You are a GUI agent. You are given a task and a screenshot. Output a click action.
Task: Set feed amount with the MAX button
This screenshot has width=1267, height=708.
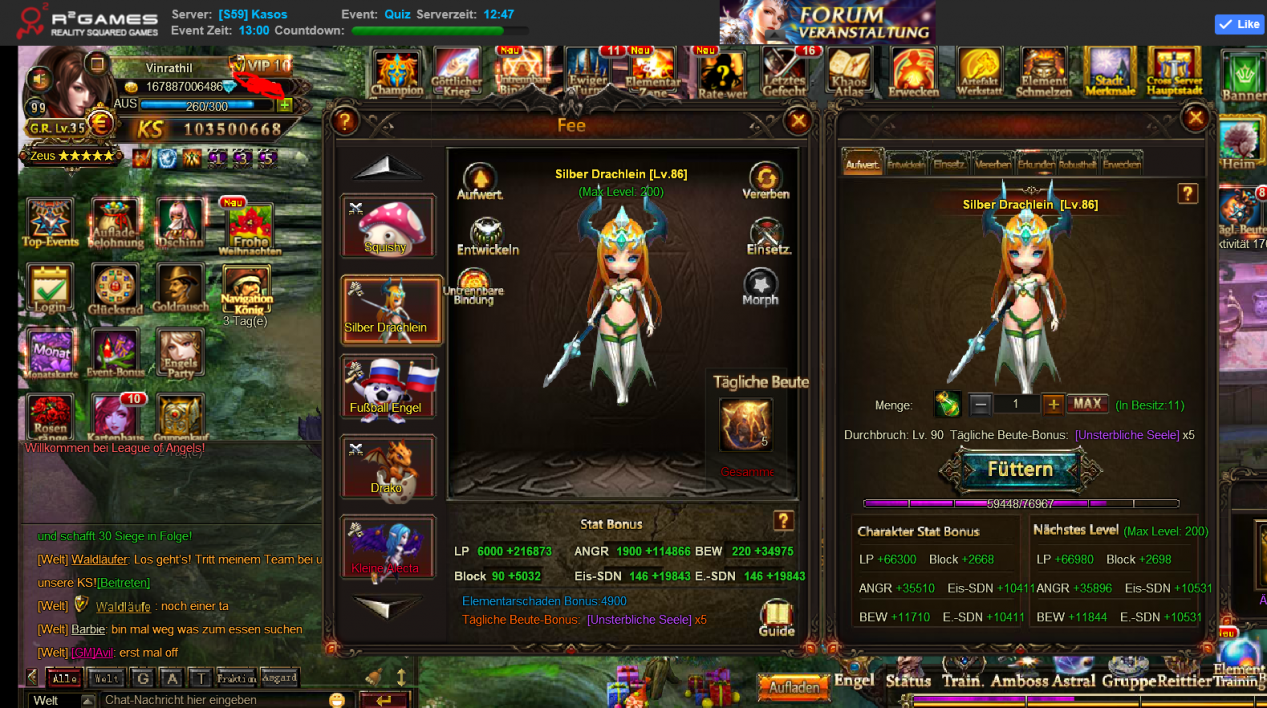coord(1087,404)
